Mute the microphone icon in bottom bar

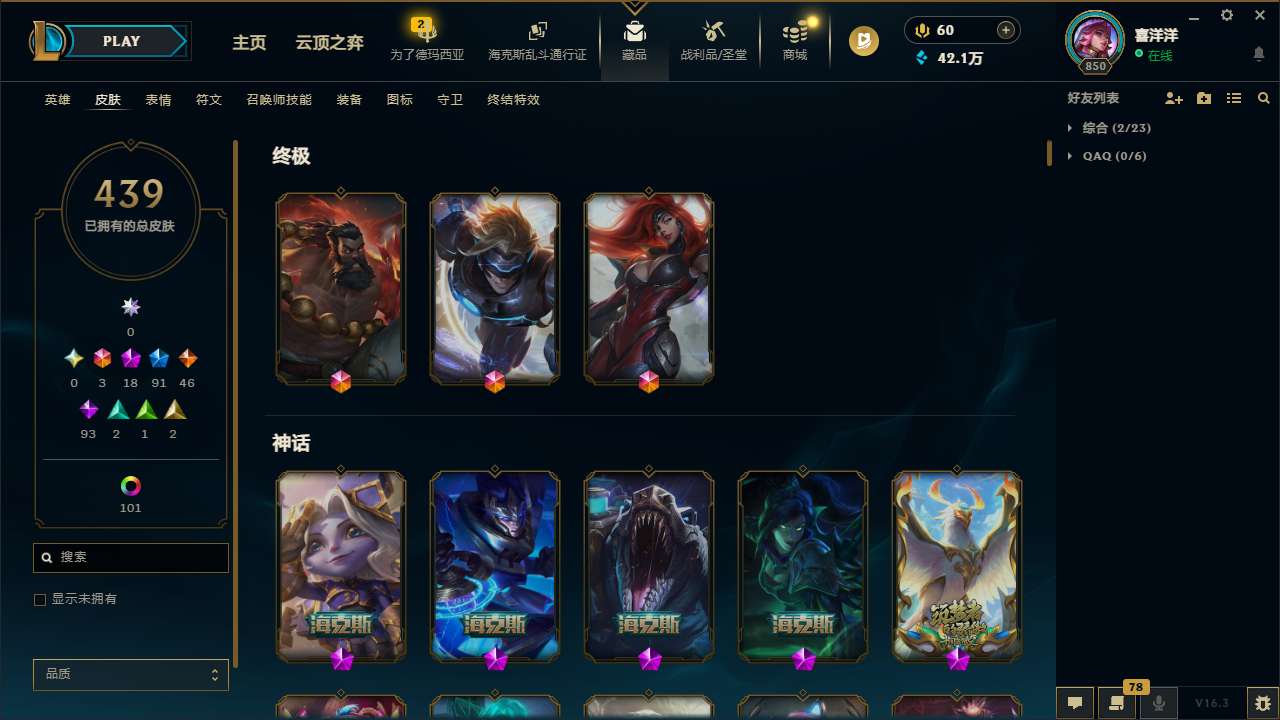point(1158,703)
